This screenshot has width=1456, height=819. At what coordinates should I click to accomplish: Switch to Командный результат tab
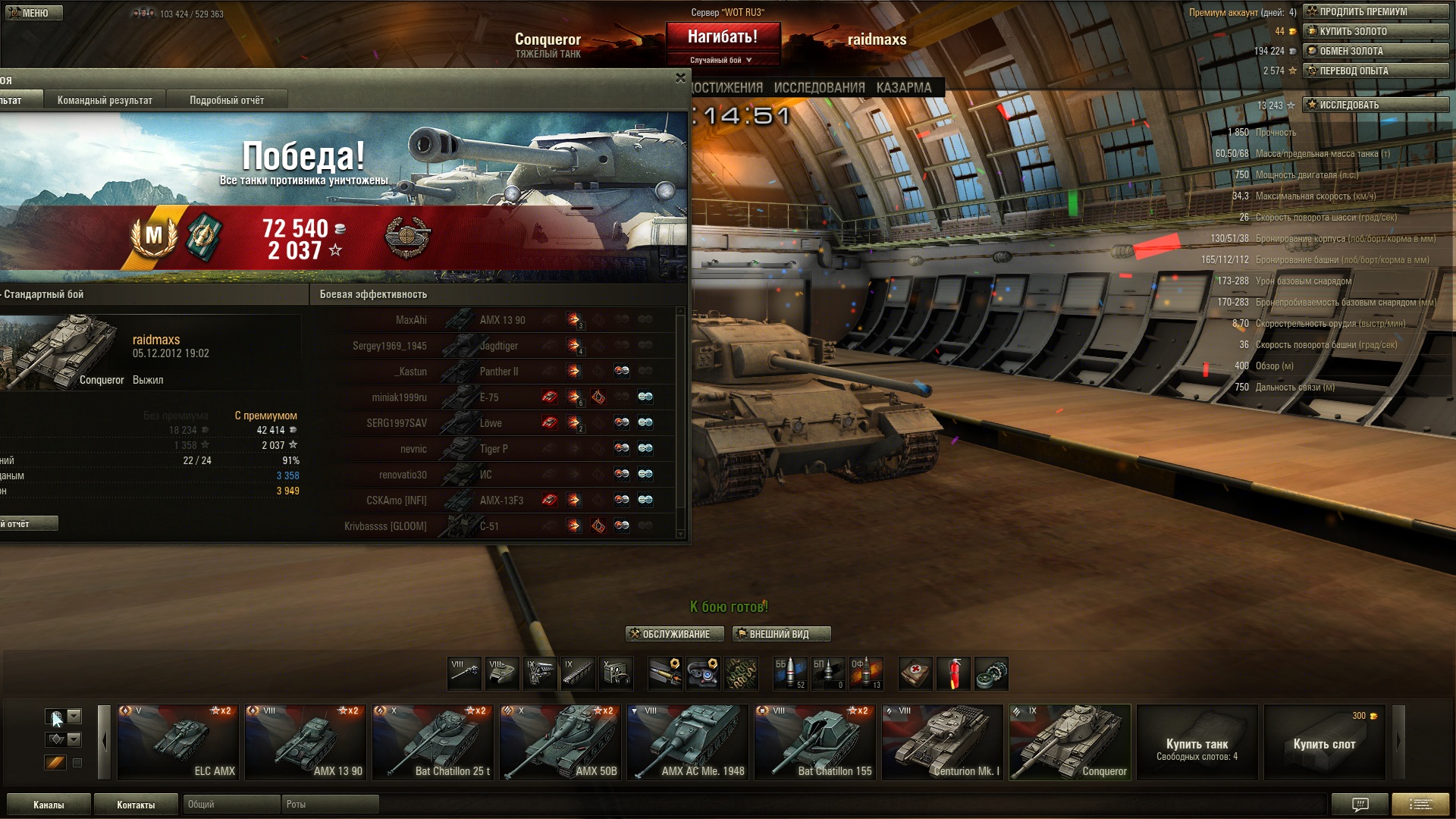pos(105,100)
